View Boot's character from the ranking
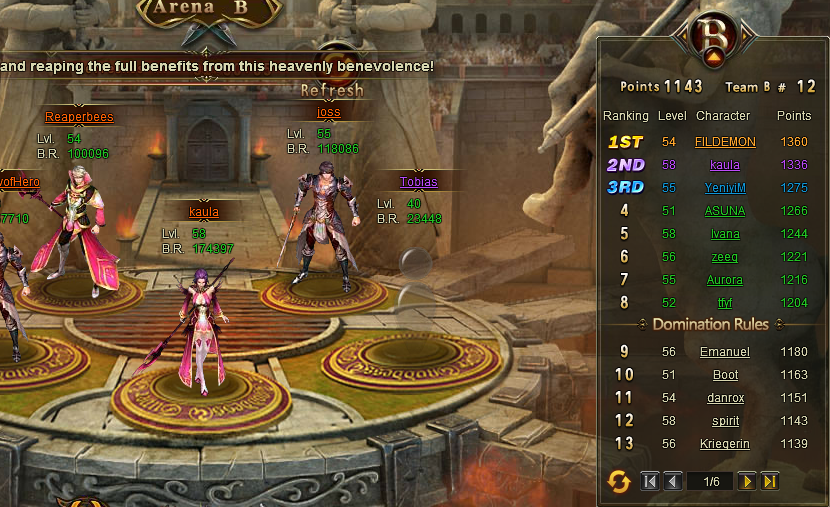Image resolution: width=830 pixels, height=507 pixels. tap(725, 375)
